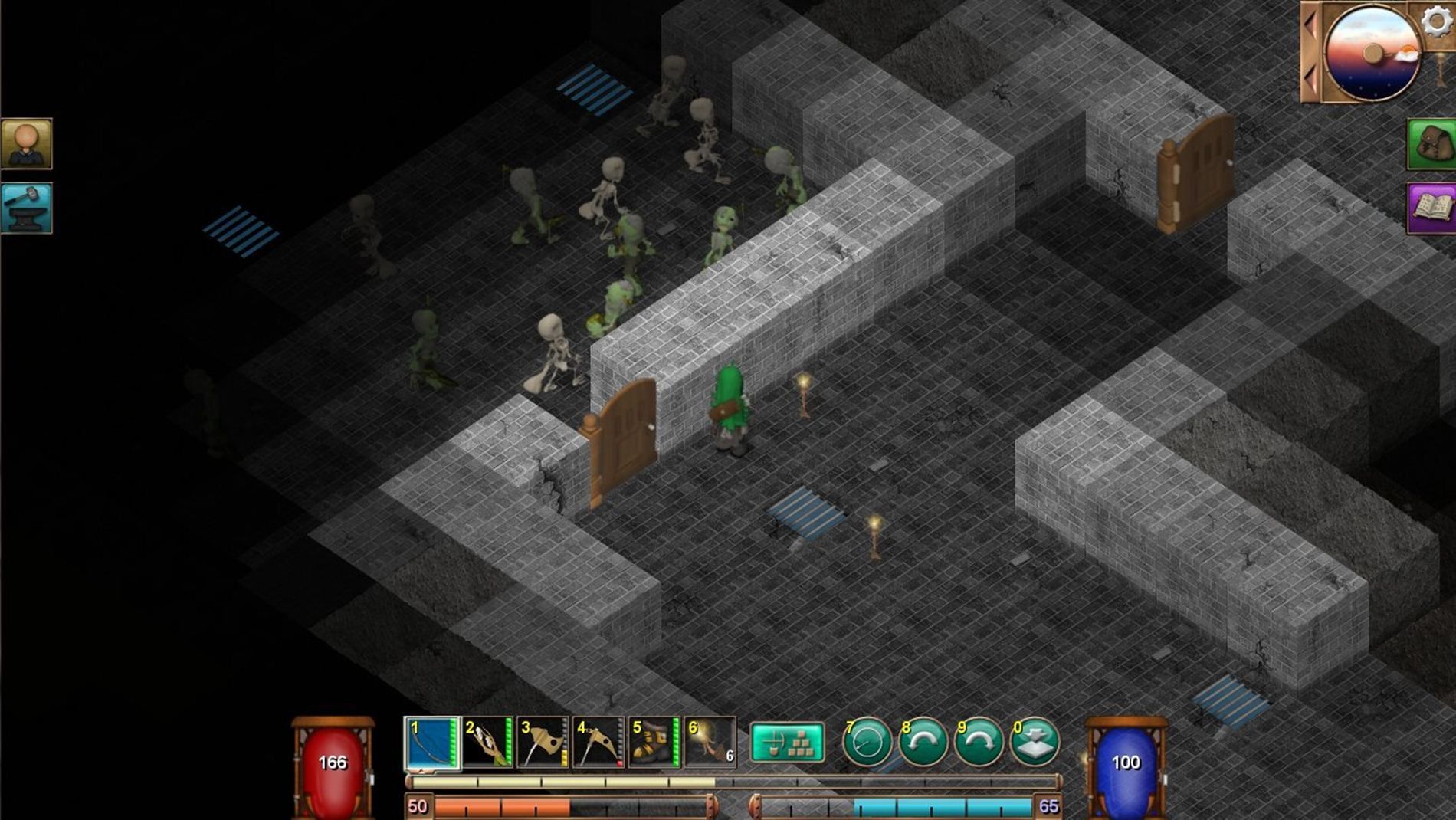Open the hammer and anvil crafting menu
This screenshot has height=820, width=1456.
click(27, 208)
